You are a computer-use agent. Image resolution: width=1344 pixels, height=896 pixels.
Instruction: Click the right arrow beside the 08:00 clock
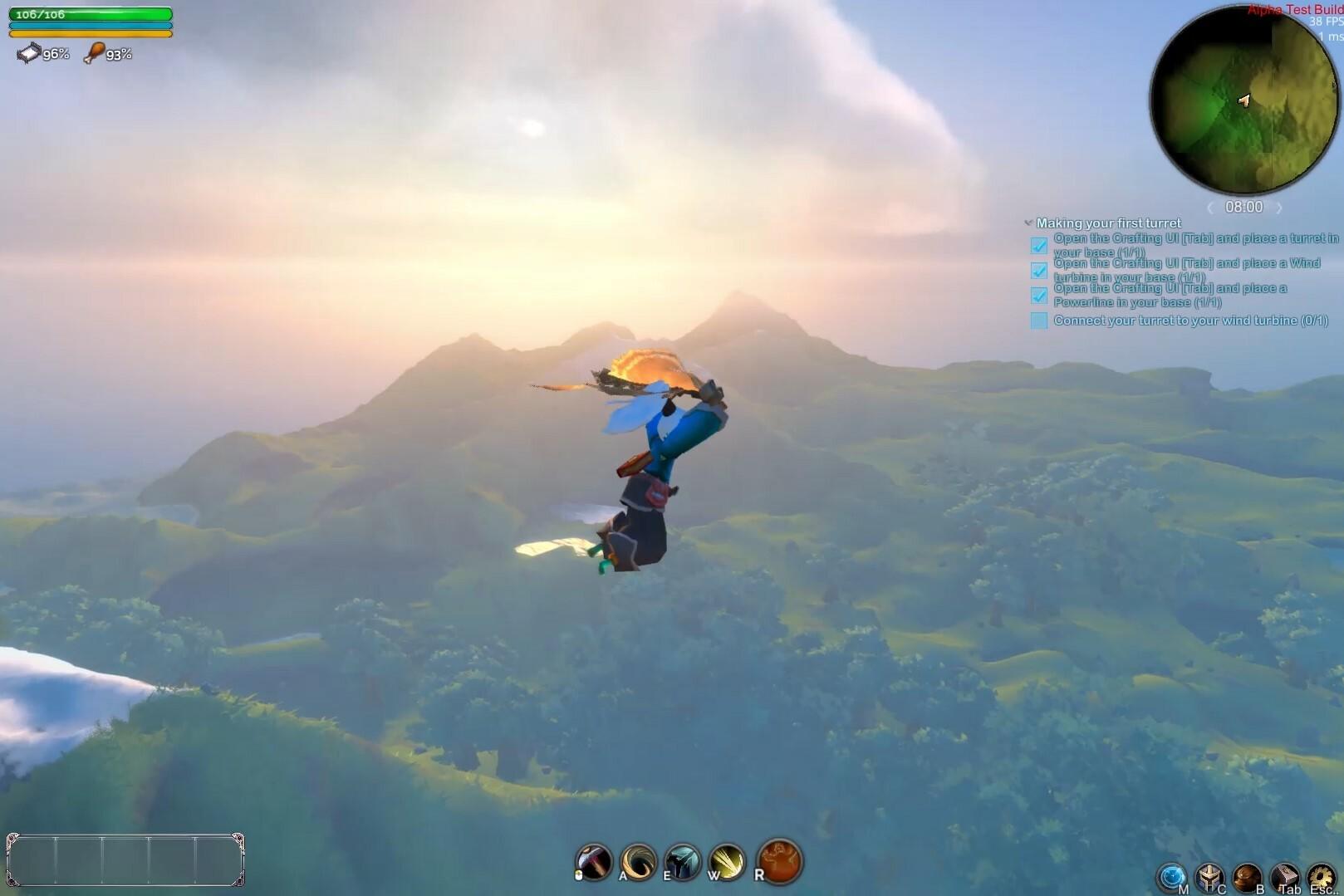pos(1280,208)
